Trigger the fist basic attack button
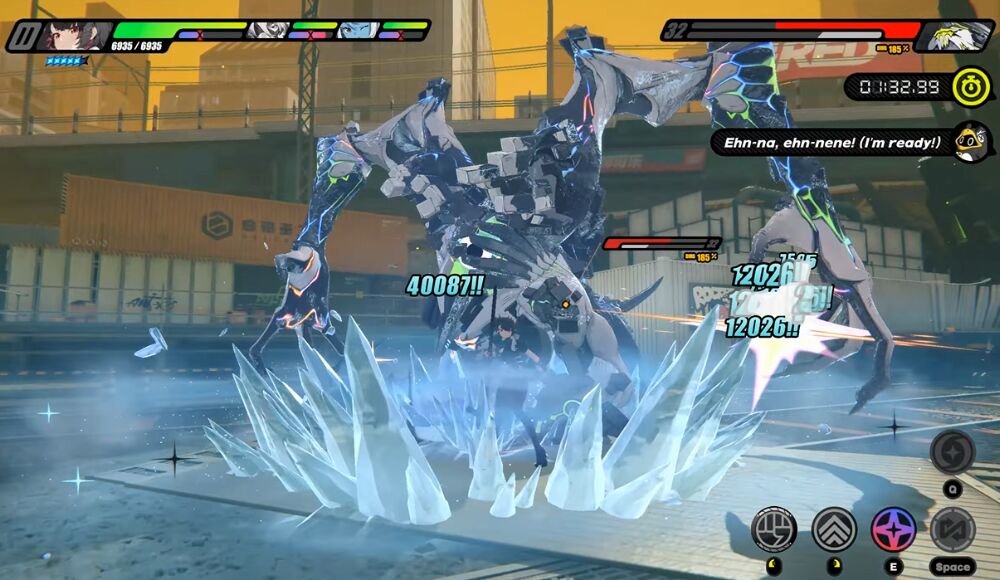The width and height of the screenshot is (1000, 580). coord(773,528)
